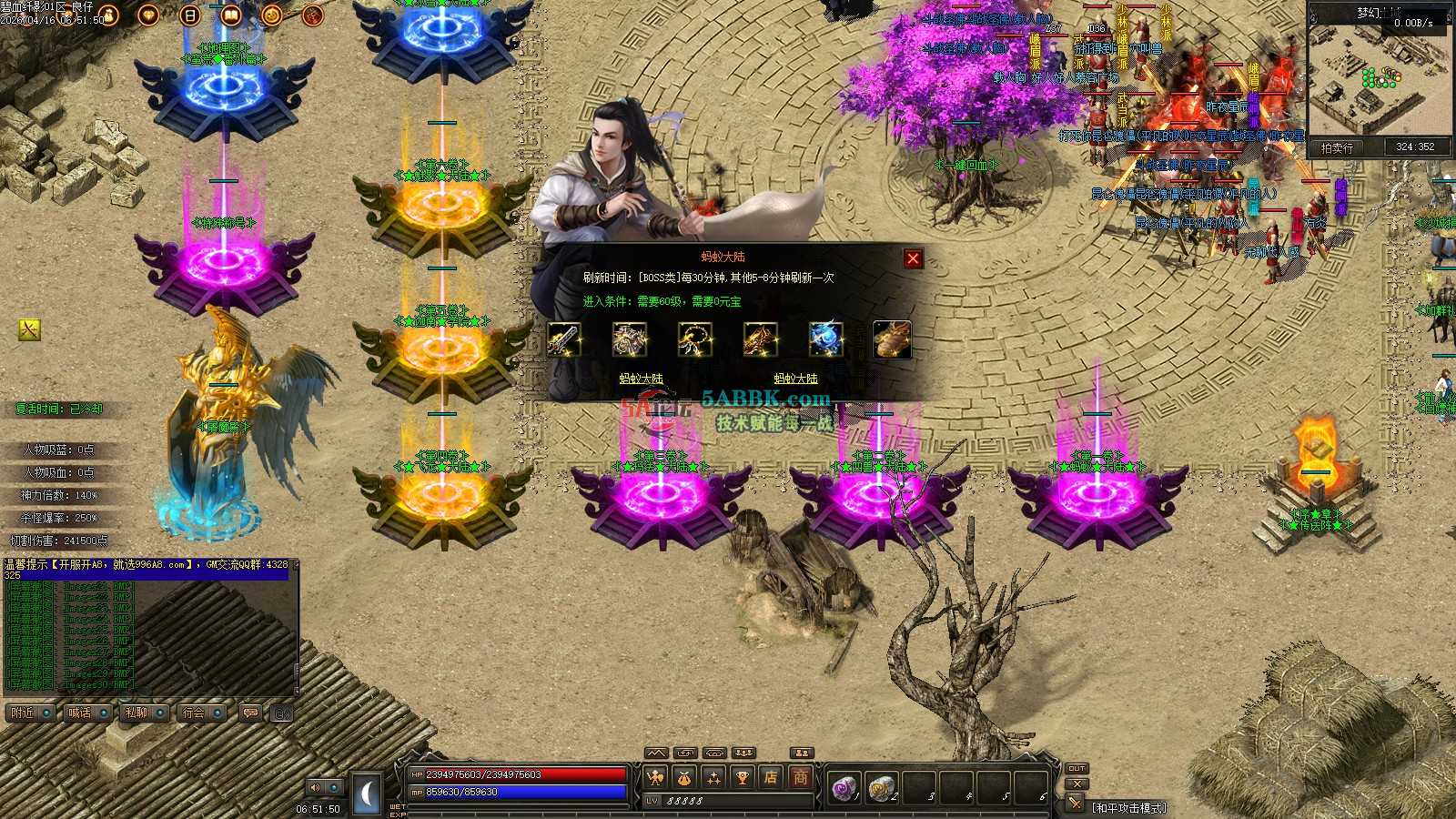The height and width of the screenshot is (819, 1456).
Task: Open the 店 shop button
Action: coord(771,777)
